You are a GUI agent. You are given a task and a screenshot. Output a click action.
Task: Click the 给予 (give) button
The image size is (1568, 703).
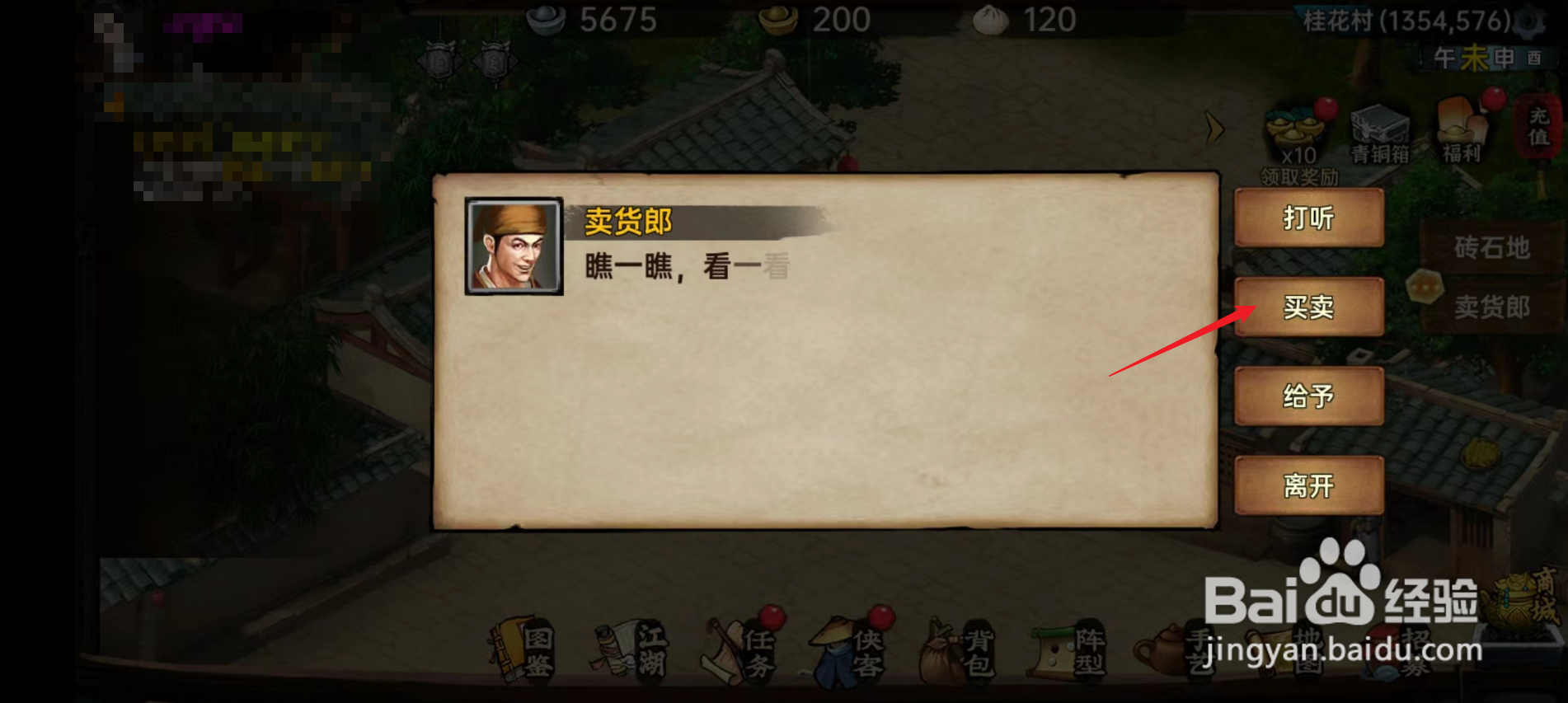(1310, 397)
